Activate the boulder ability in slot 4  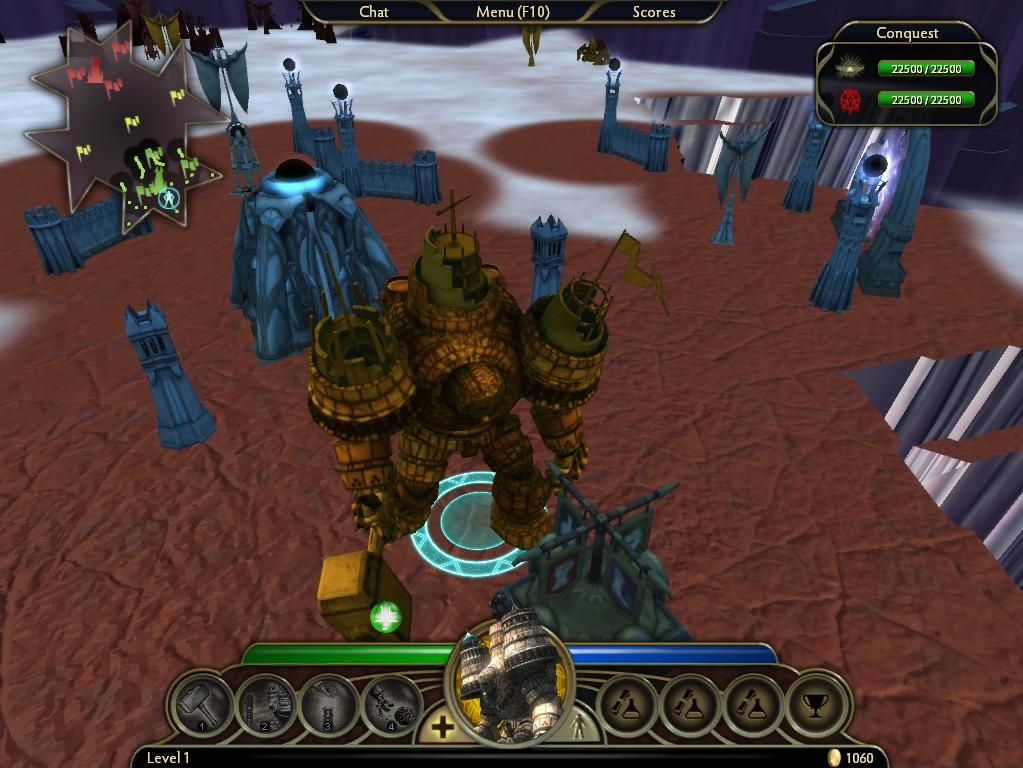click(x=390, y=705)
